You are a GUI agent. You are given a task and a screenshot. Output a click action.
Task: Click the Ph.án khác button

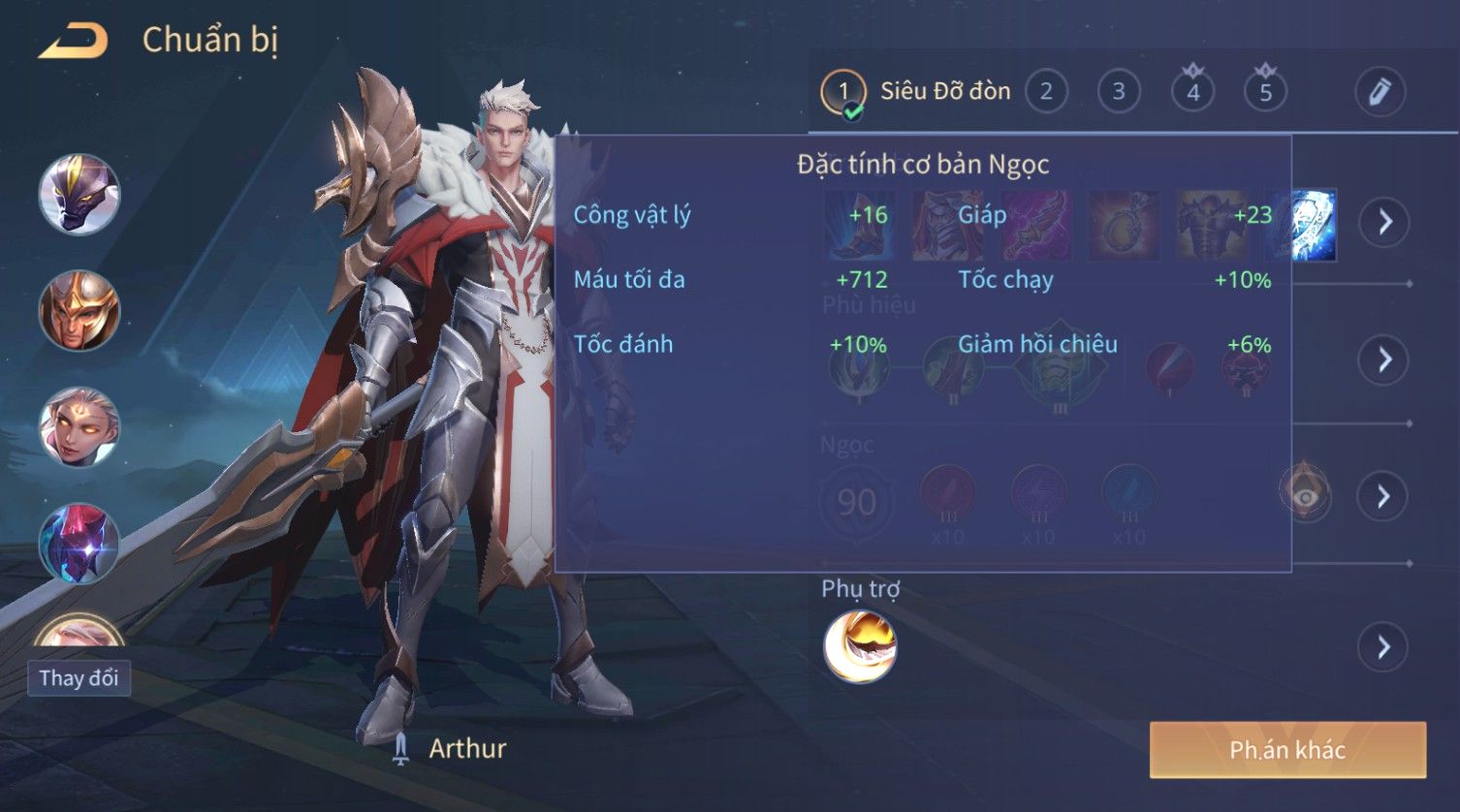pyautogui.click(x=1287, y=750)
